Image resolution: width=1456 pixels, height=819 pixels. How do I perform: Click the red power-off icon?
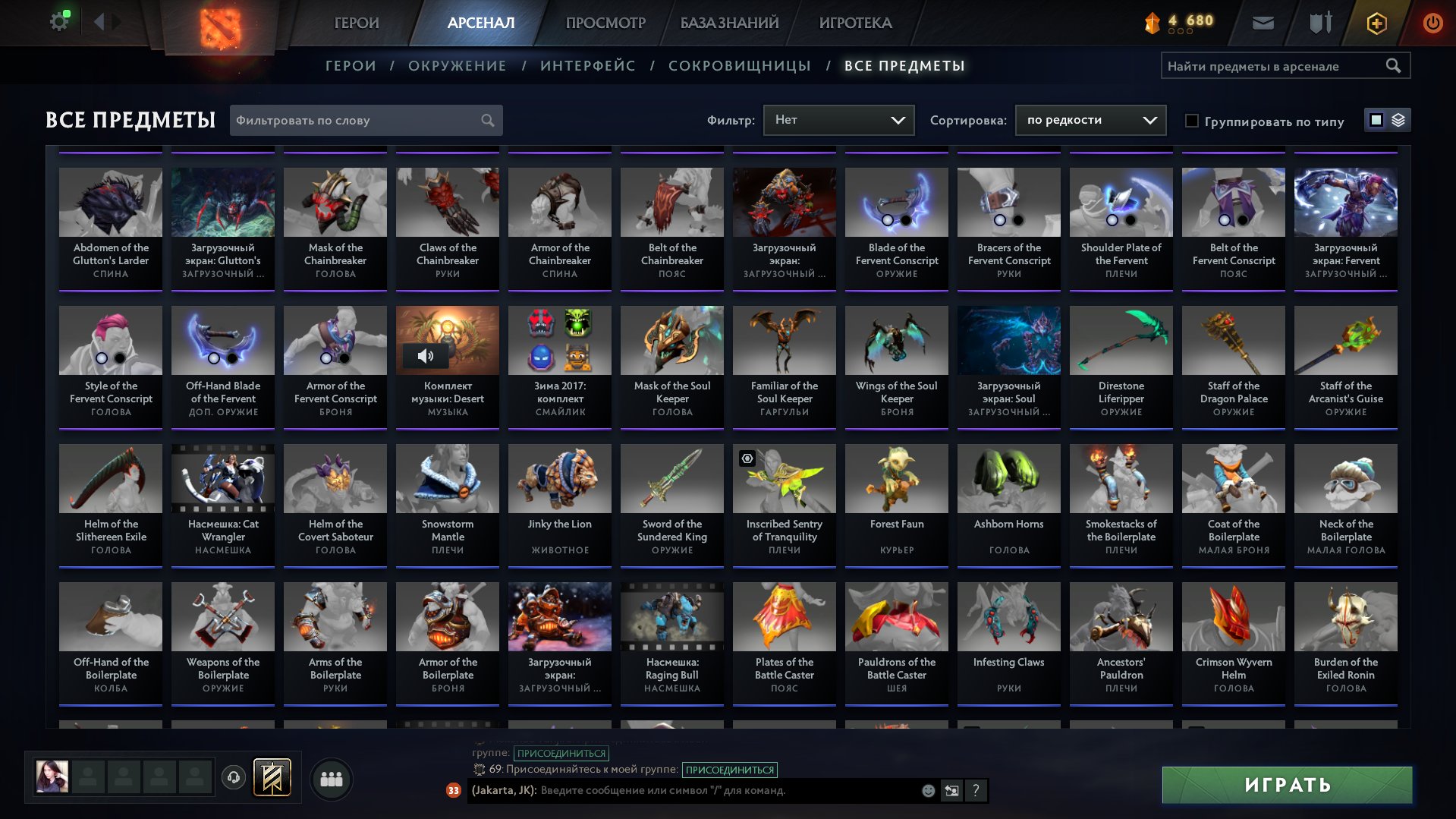click(1432, 23)
